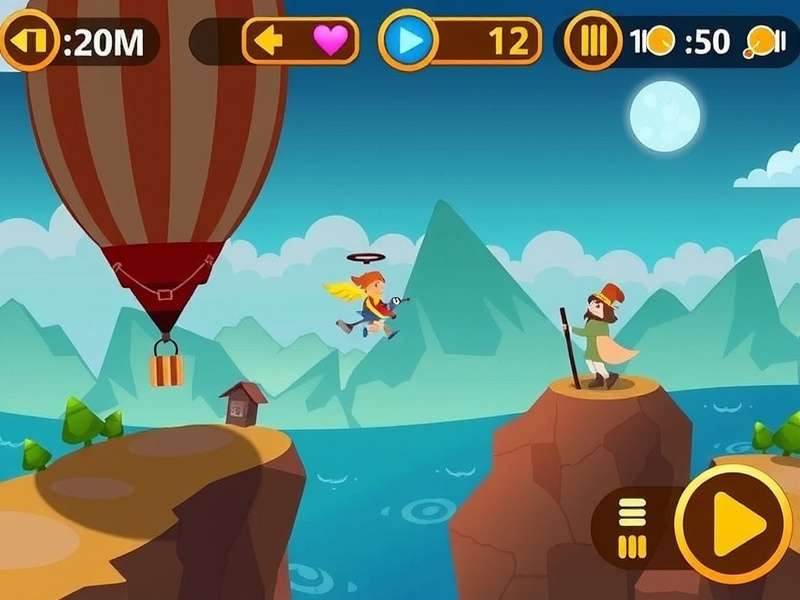
Task: Click the orange magnifier icon after :50
Action: [760, 42]
